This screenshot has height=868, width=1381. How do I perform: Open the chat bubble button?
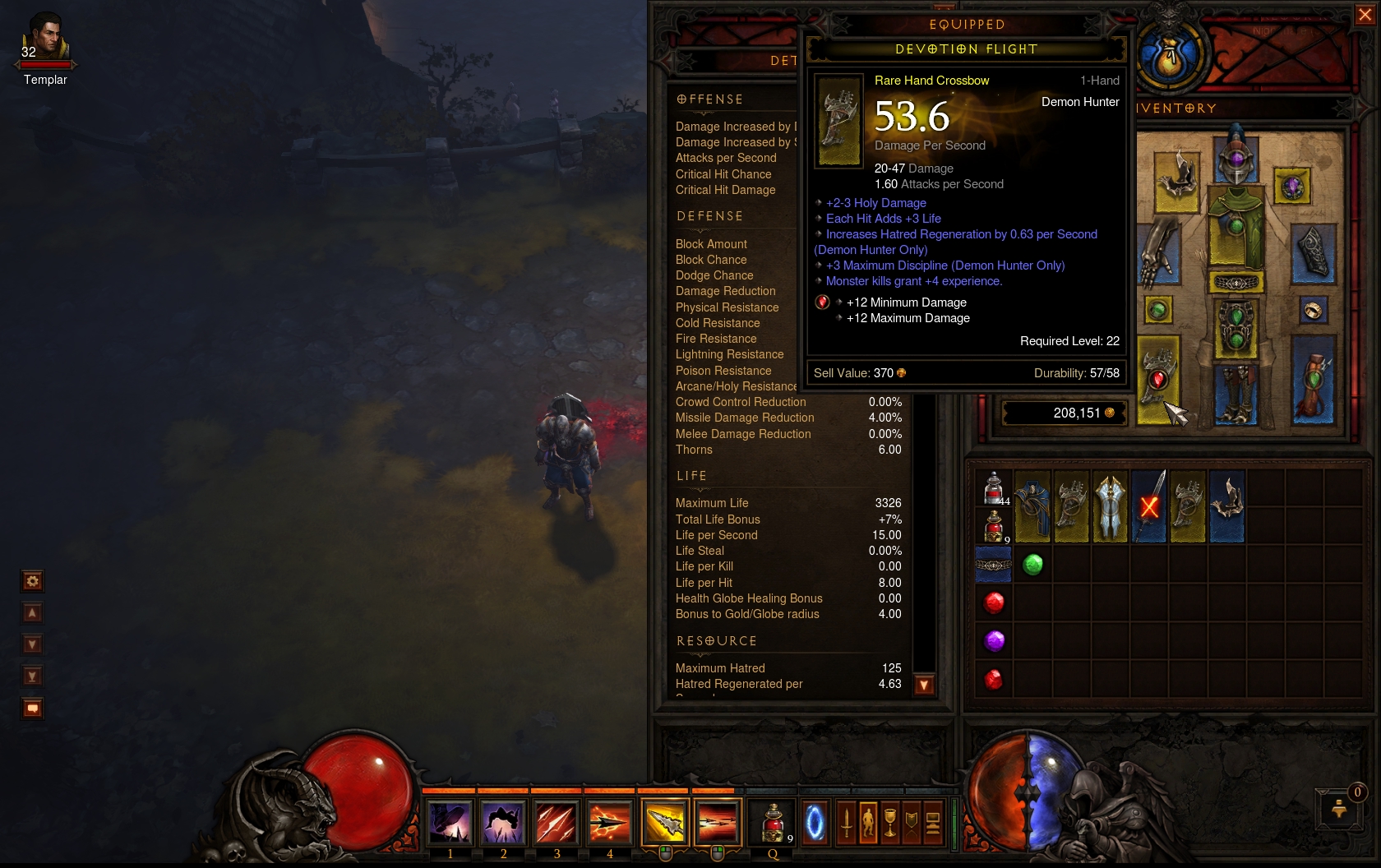coord(32,708)
